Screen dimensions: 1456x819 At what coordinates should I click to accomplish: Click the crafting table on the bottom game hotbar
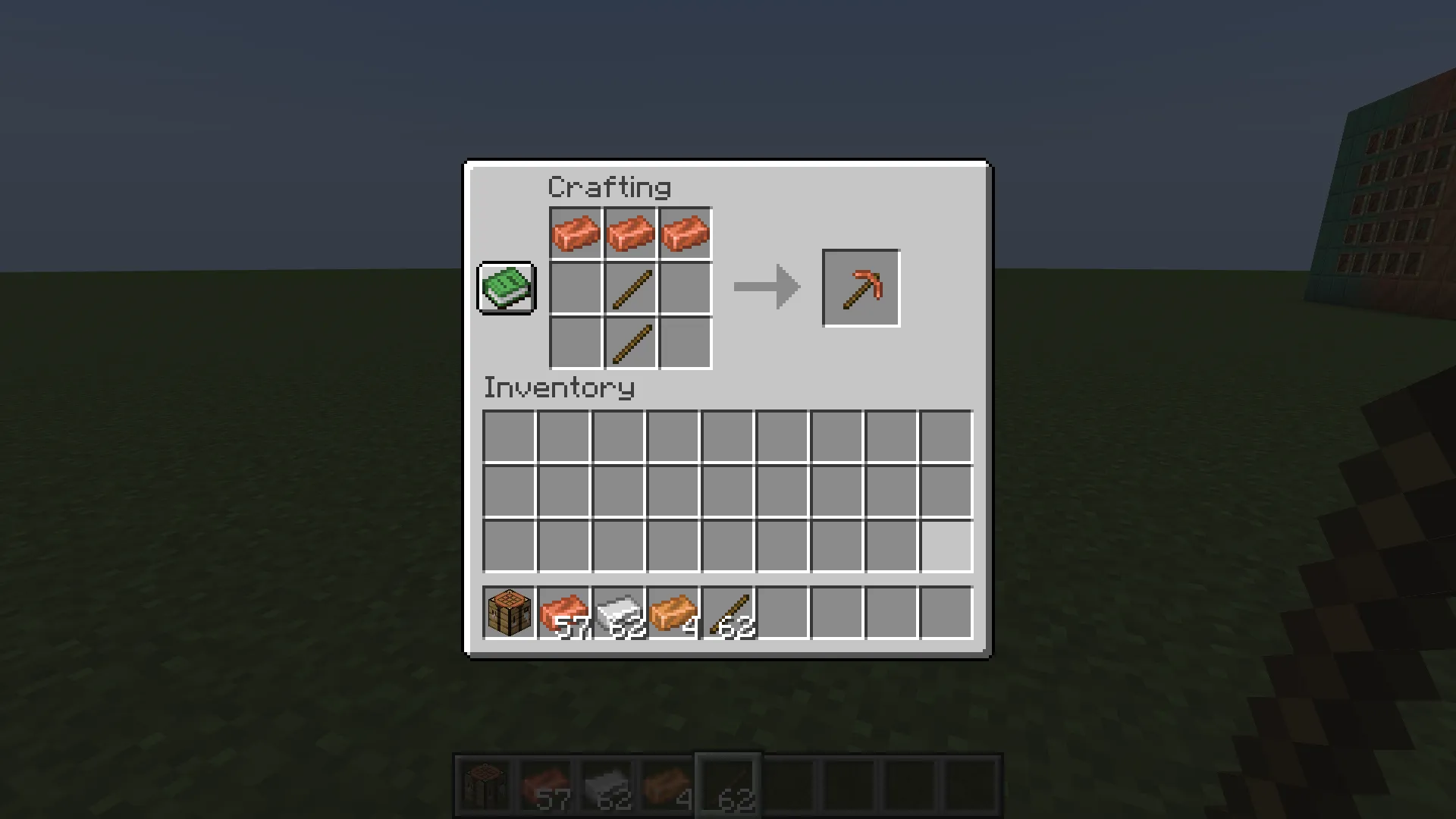[486, 783]
